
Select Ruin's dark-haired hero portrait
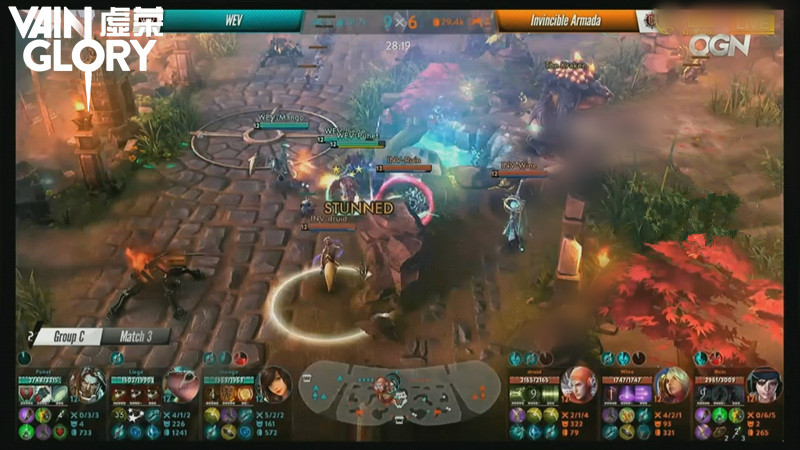click(x=763, y=385)
